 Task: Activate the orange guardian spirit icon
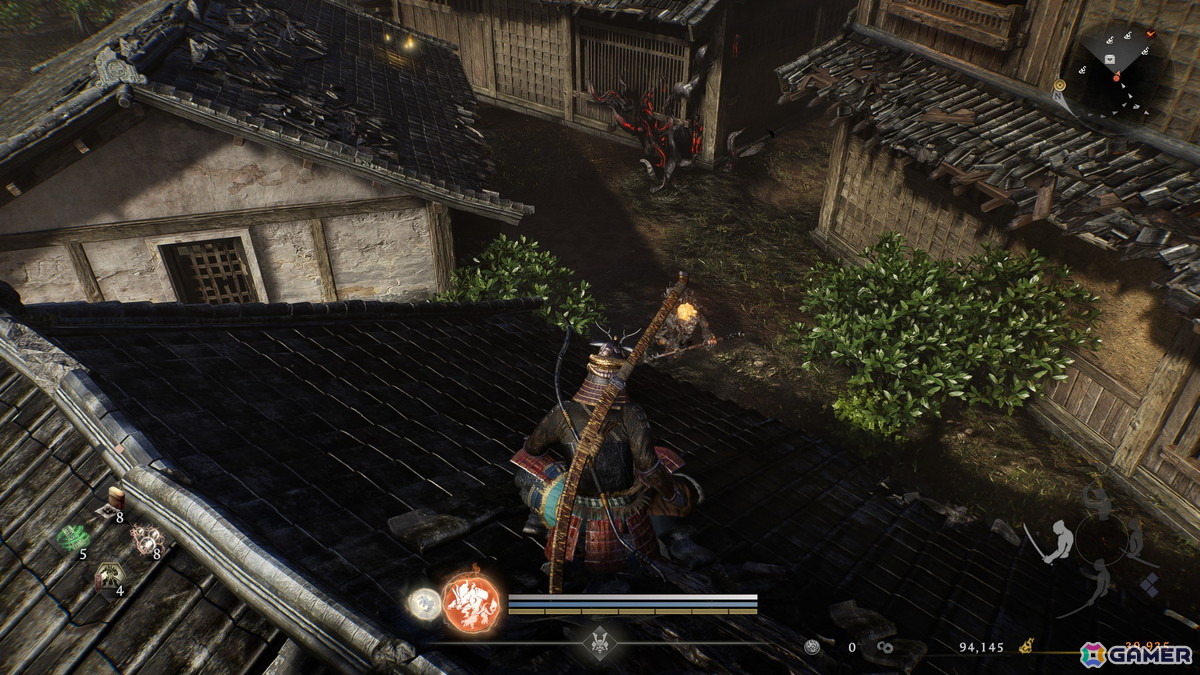472,601
